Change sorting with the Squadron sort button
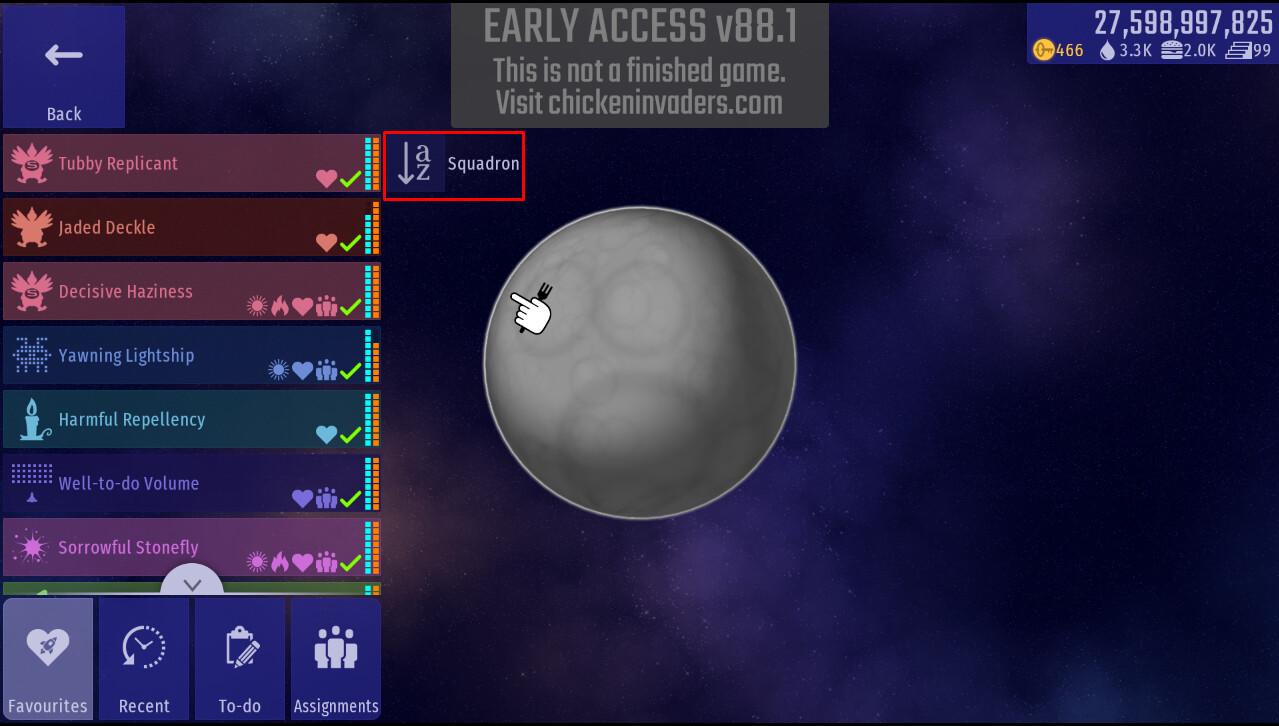Image resolution: width=1279 pixels, height=726 pixels. click(x=454, y=165)
